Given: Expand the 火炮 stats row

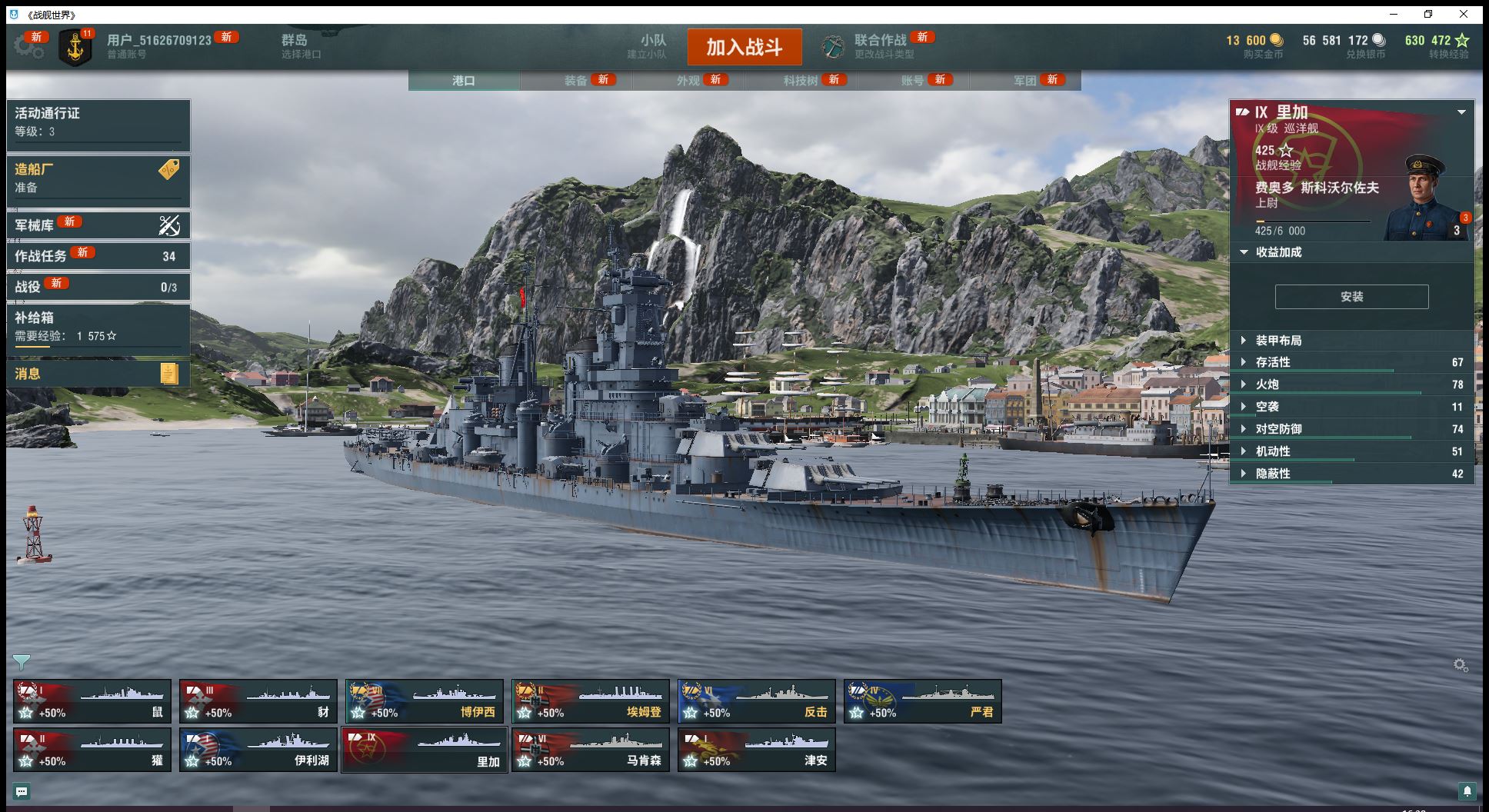Looking at the screenshot, I should pos(1267,384).
